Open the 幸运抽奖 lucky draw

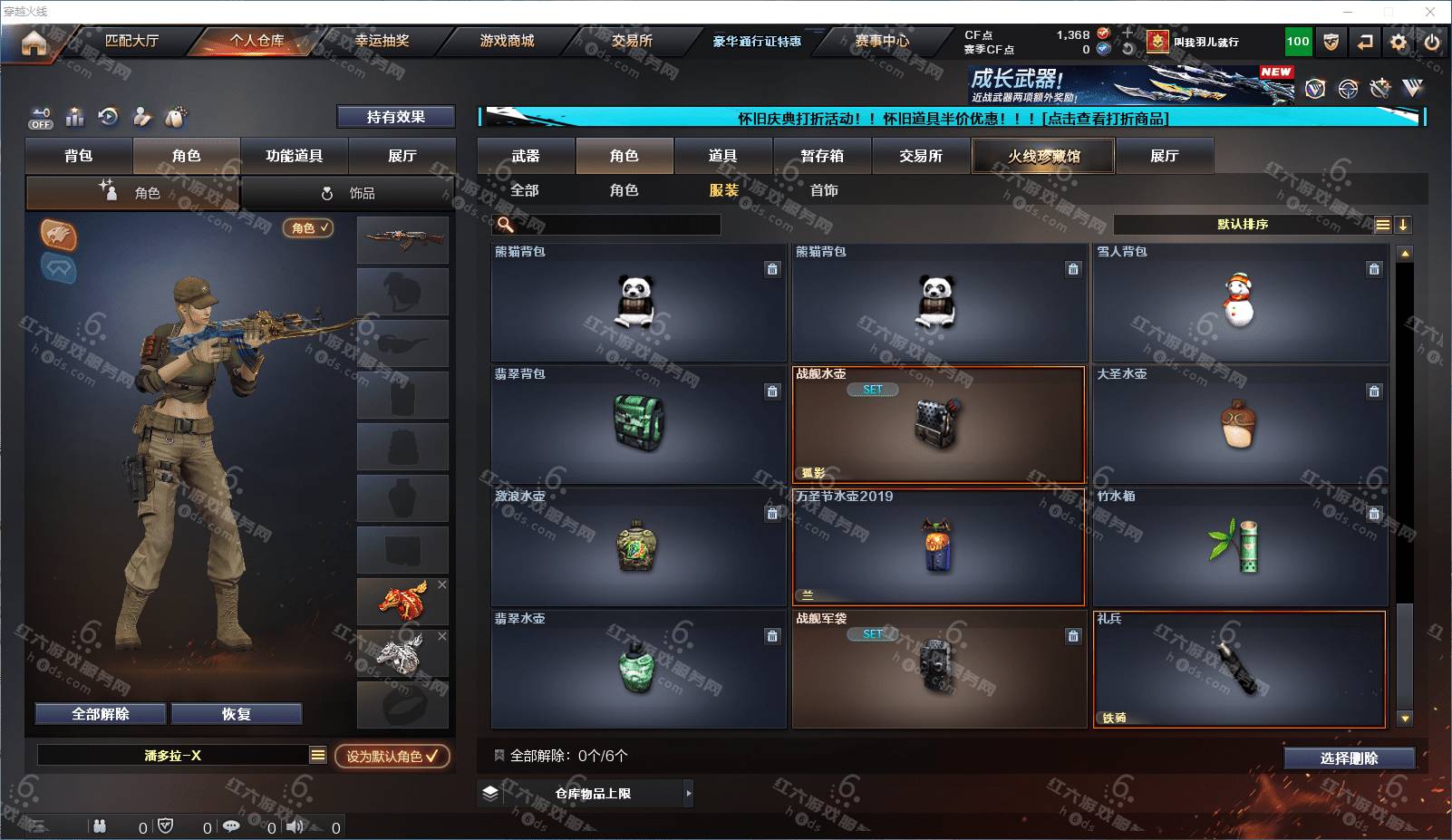click(382, 41)
